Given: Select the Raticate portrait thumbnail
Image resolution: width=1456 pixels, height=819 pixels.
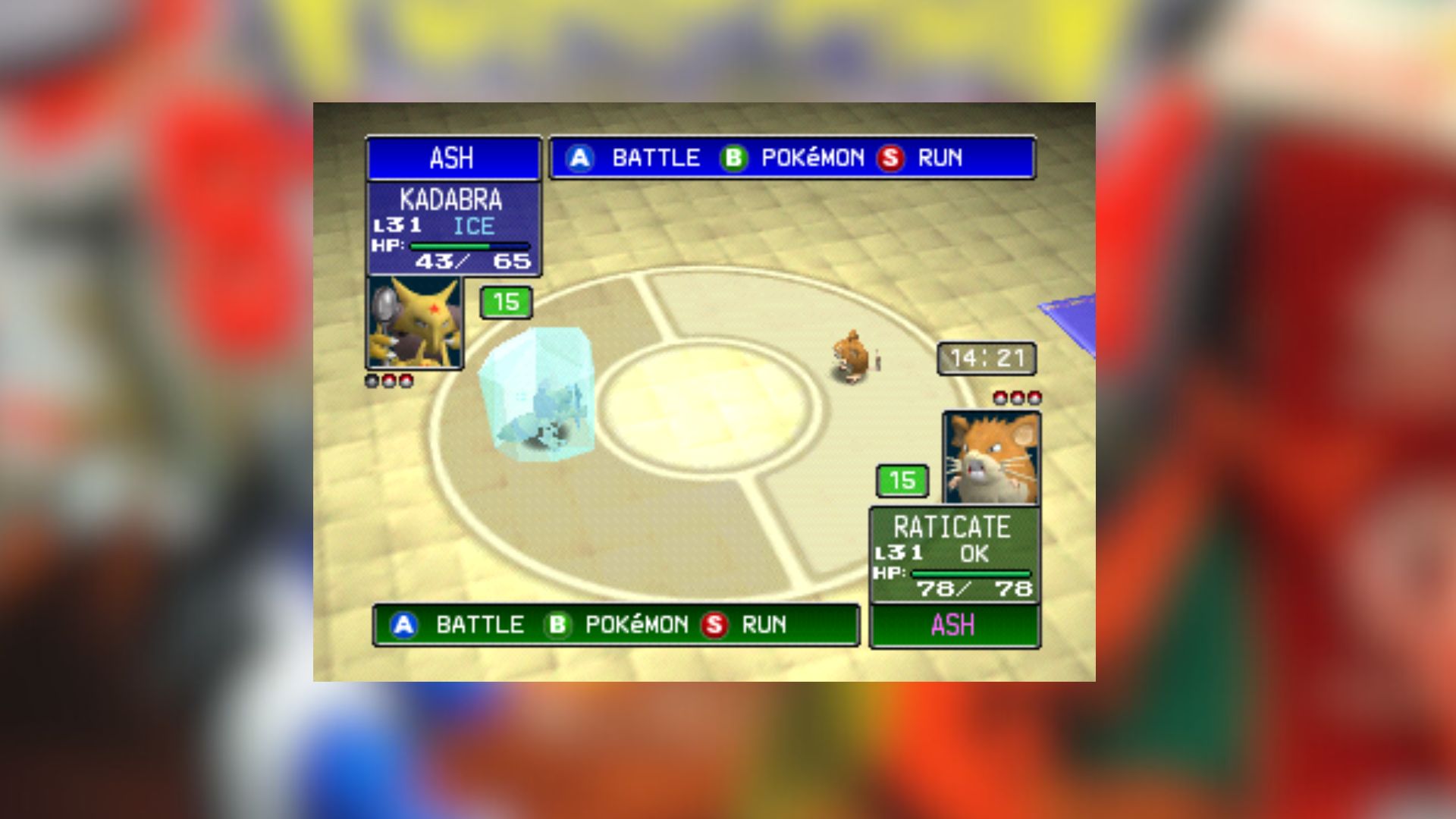Looking at the screenshot, I should pyautogui.click(x=990, y=455).
